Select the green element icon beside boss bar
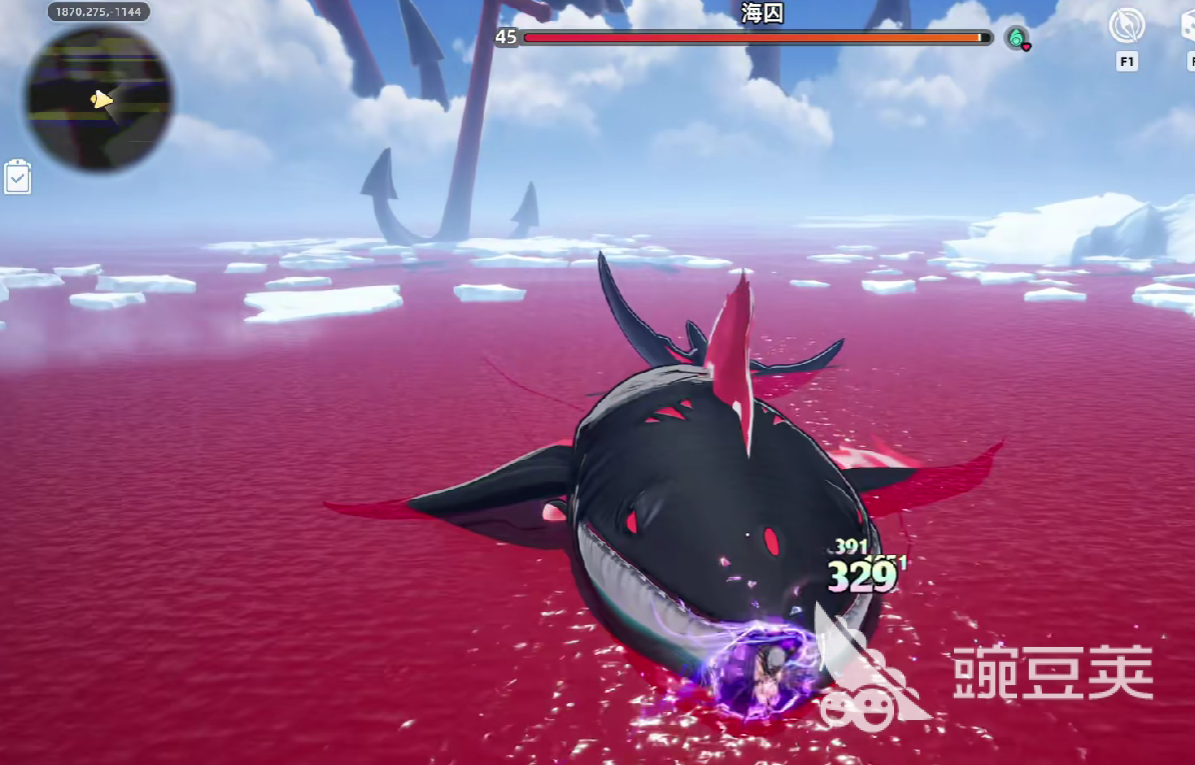 pyautogui.click(x=1017, y=38)
